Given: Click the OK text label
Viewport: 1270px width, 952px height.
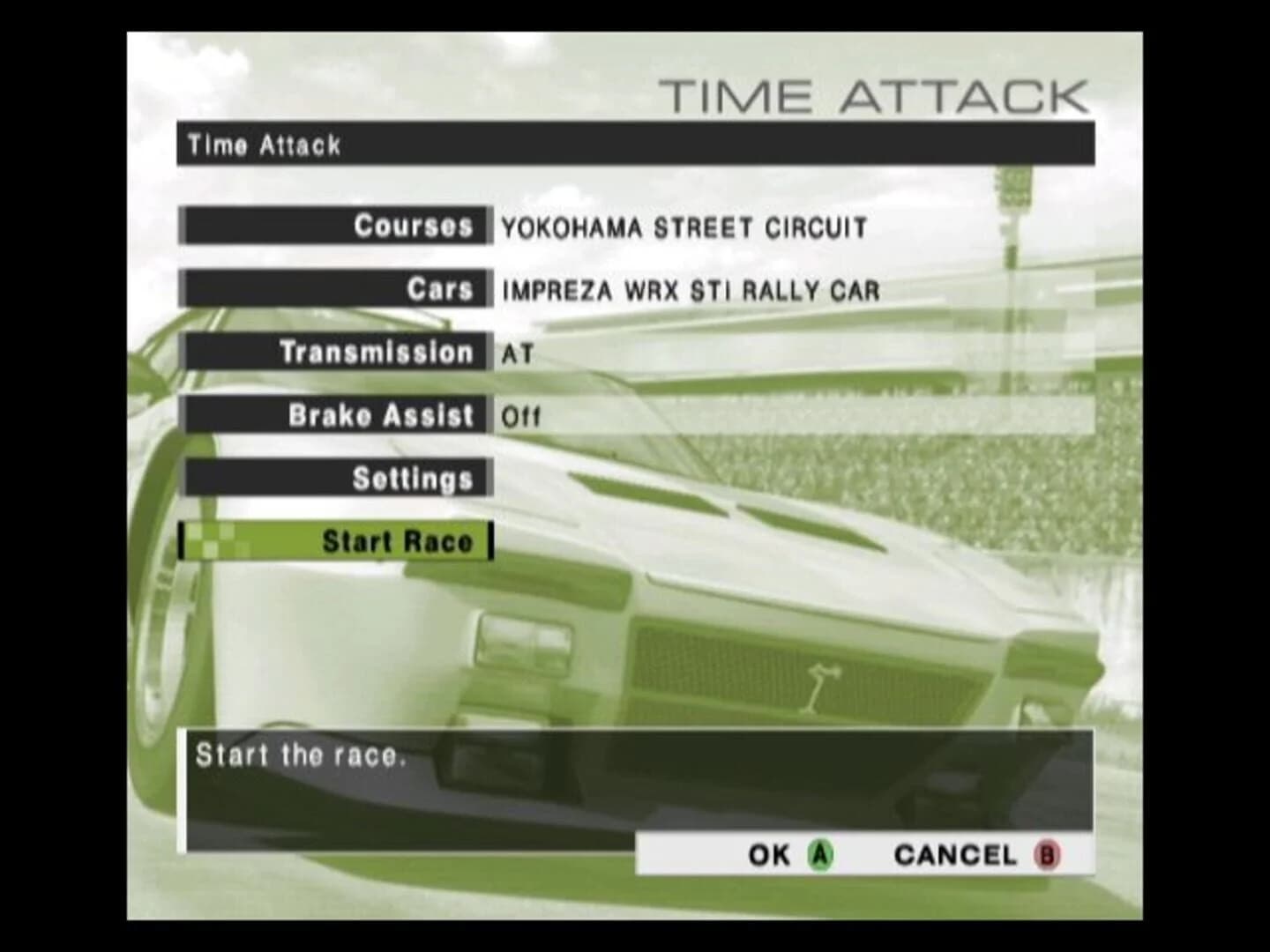Looking at the screenshot, I should click(769, 854).
